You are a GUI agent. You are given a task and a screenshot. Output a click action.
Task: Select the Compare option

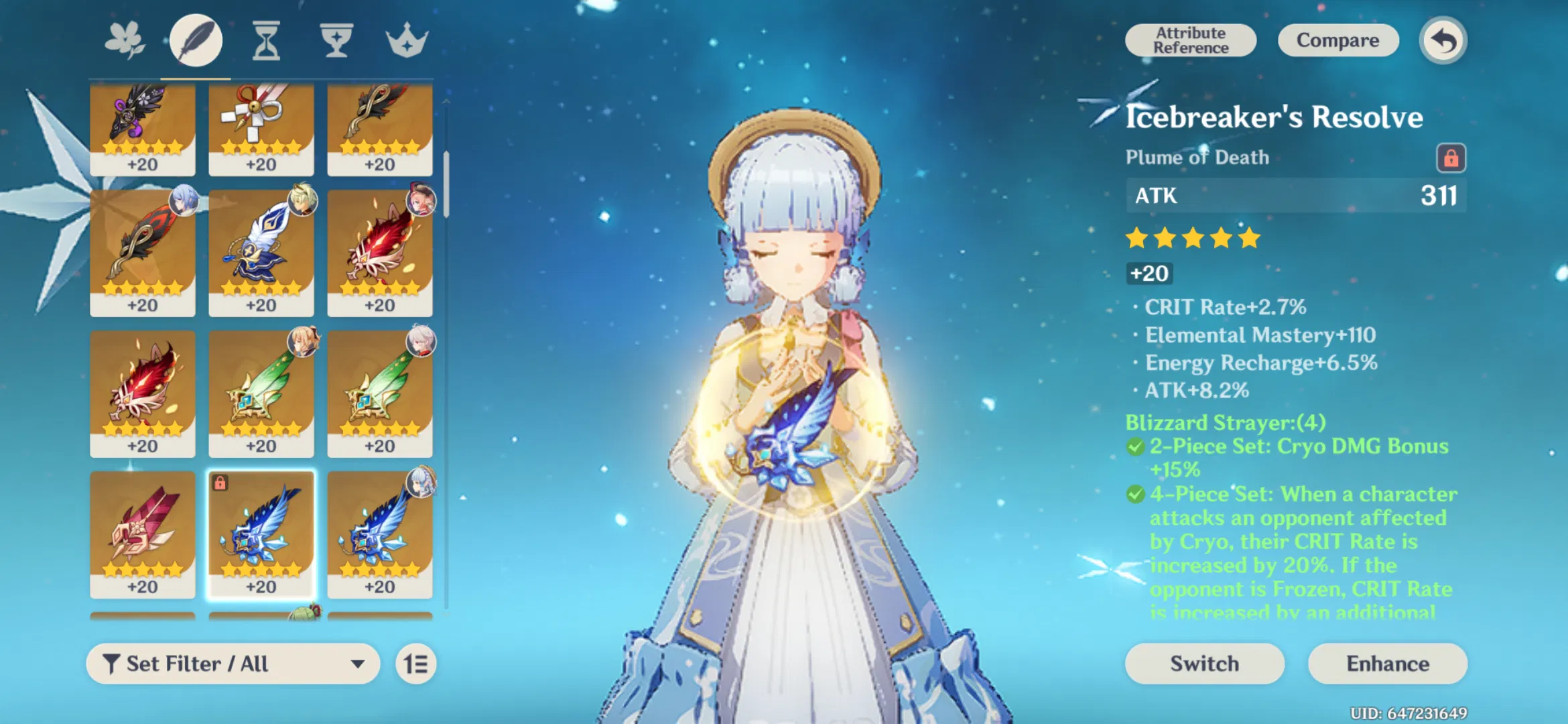click(x=1337, y=39)
